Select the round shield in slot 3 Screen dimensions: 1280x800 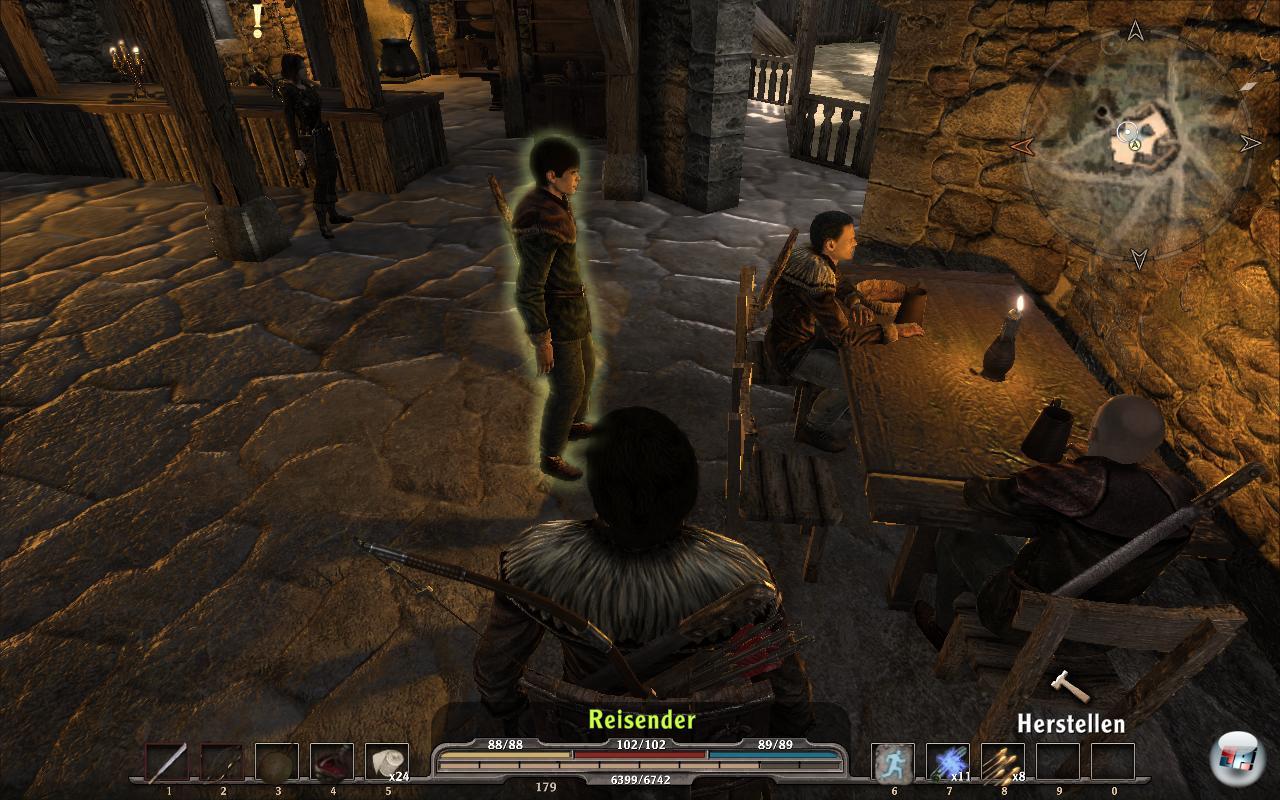(277, 763)
